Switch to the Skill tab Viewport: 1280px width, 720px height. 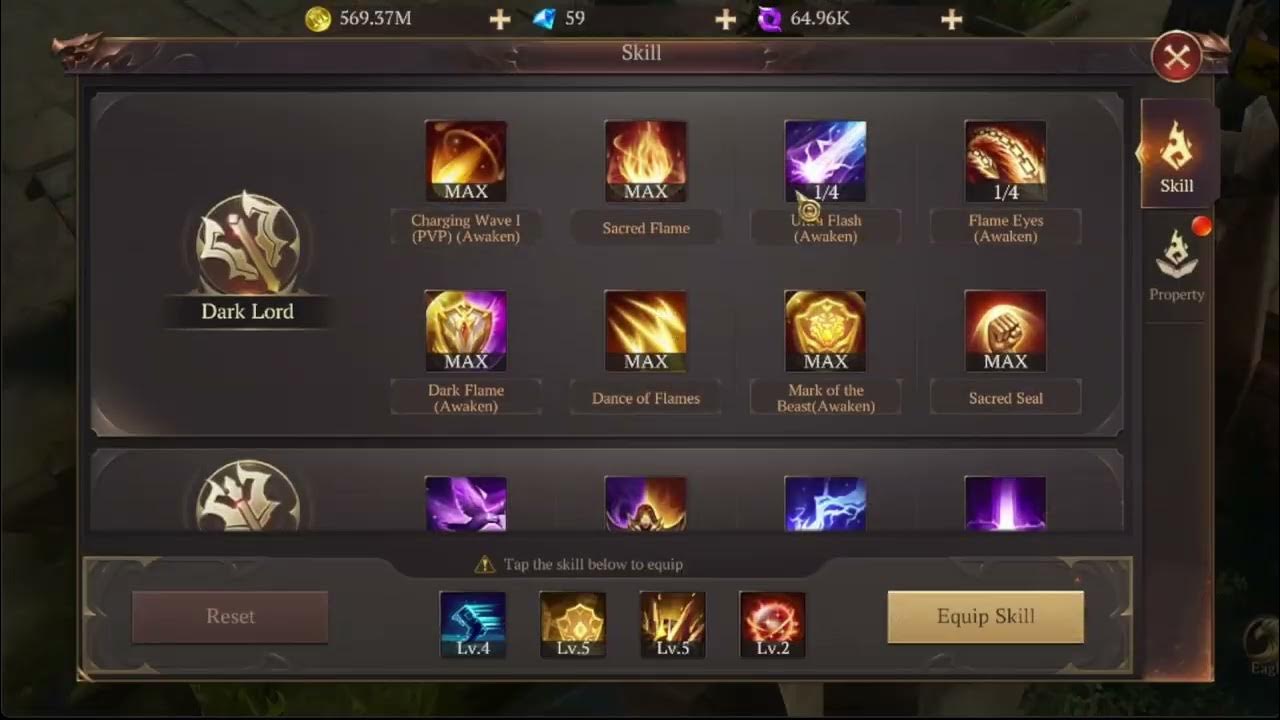click(x=1176, y=160)
